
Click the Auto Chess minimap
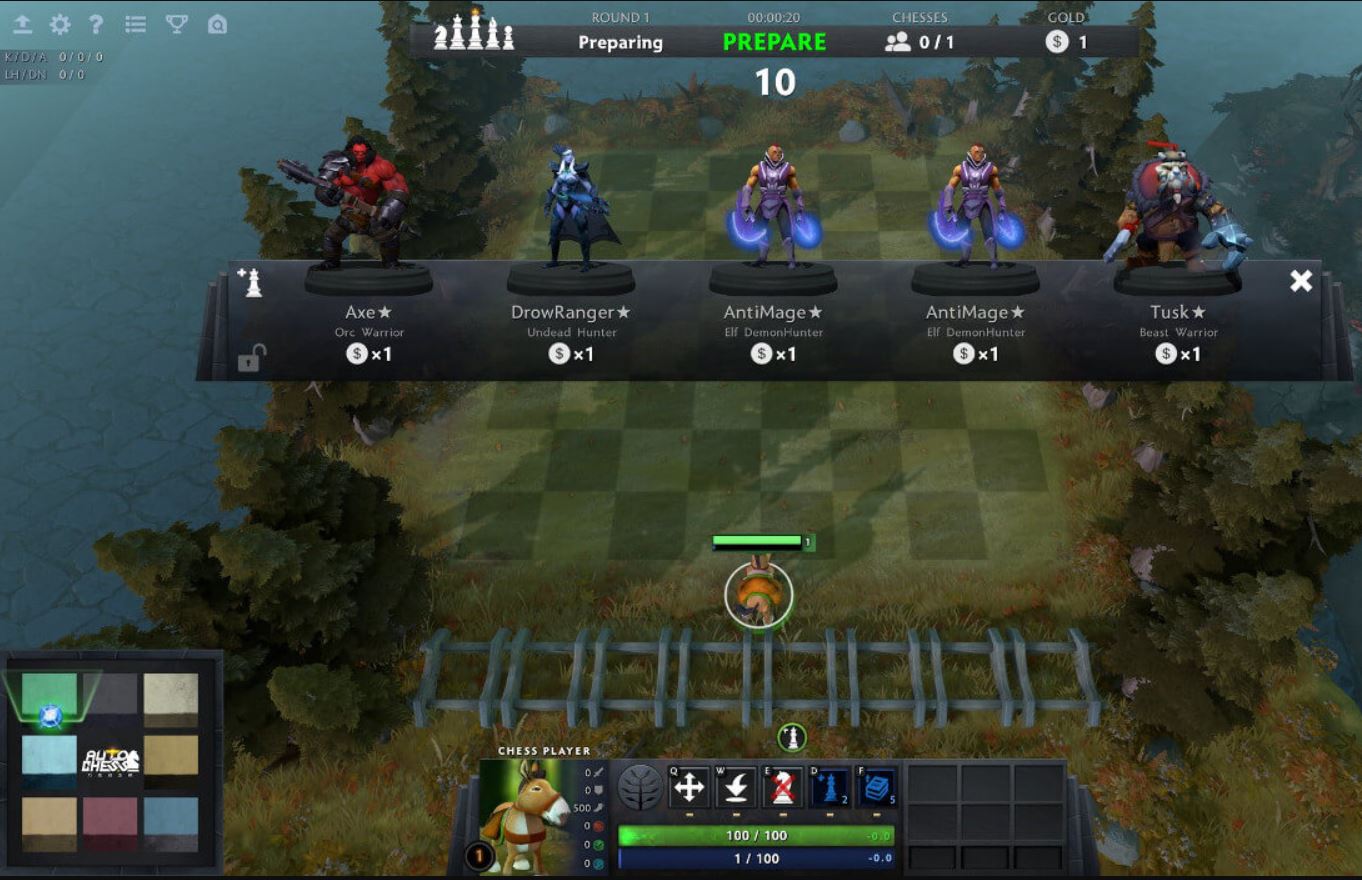[x=110, y=762]
